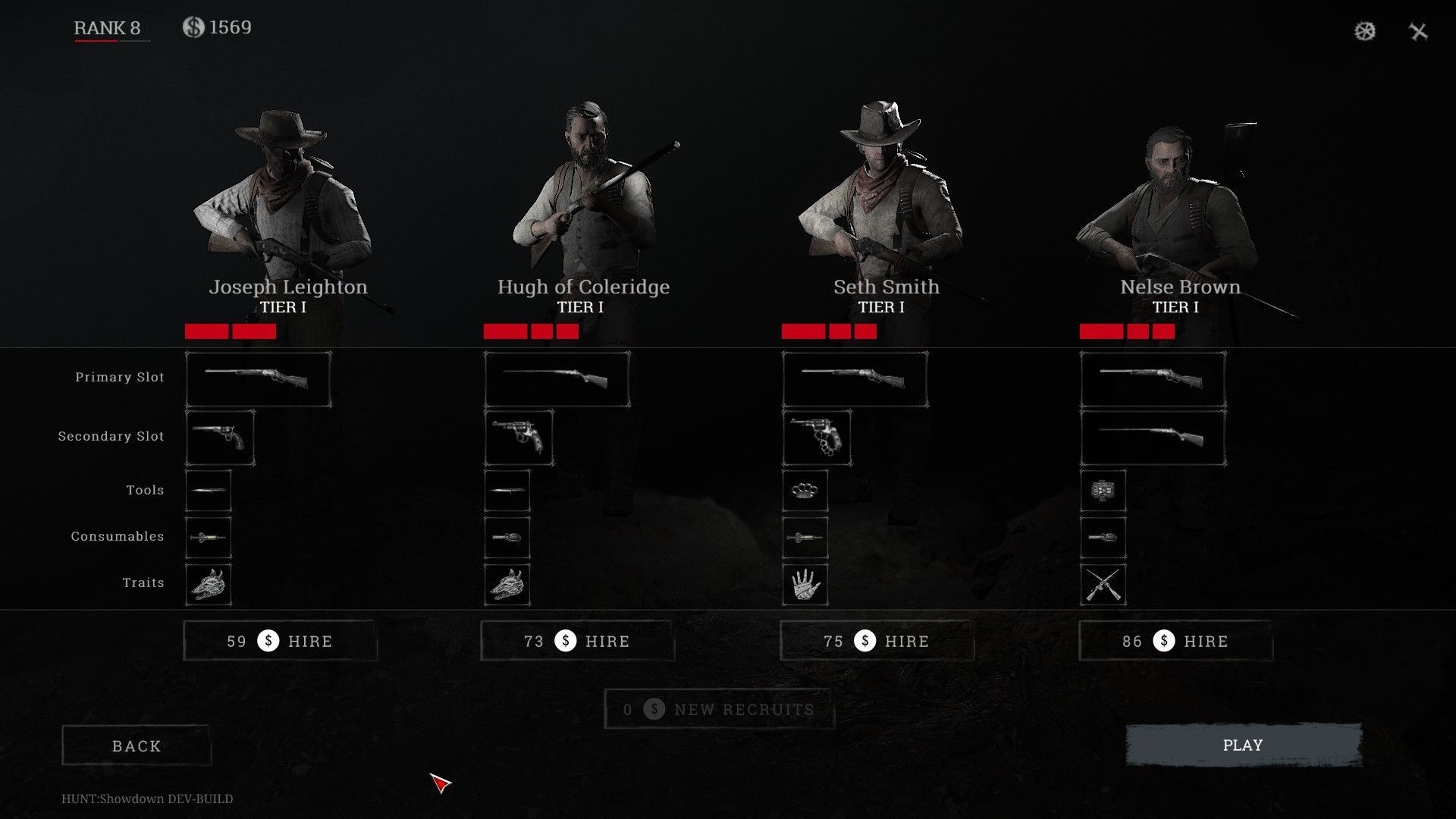Open the RANK 8 progression tab
The width and height of the screenshot is (1456, 819).
(x=107, y=28)
